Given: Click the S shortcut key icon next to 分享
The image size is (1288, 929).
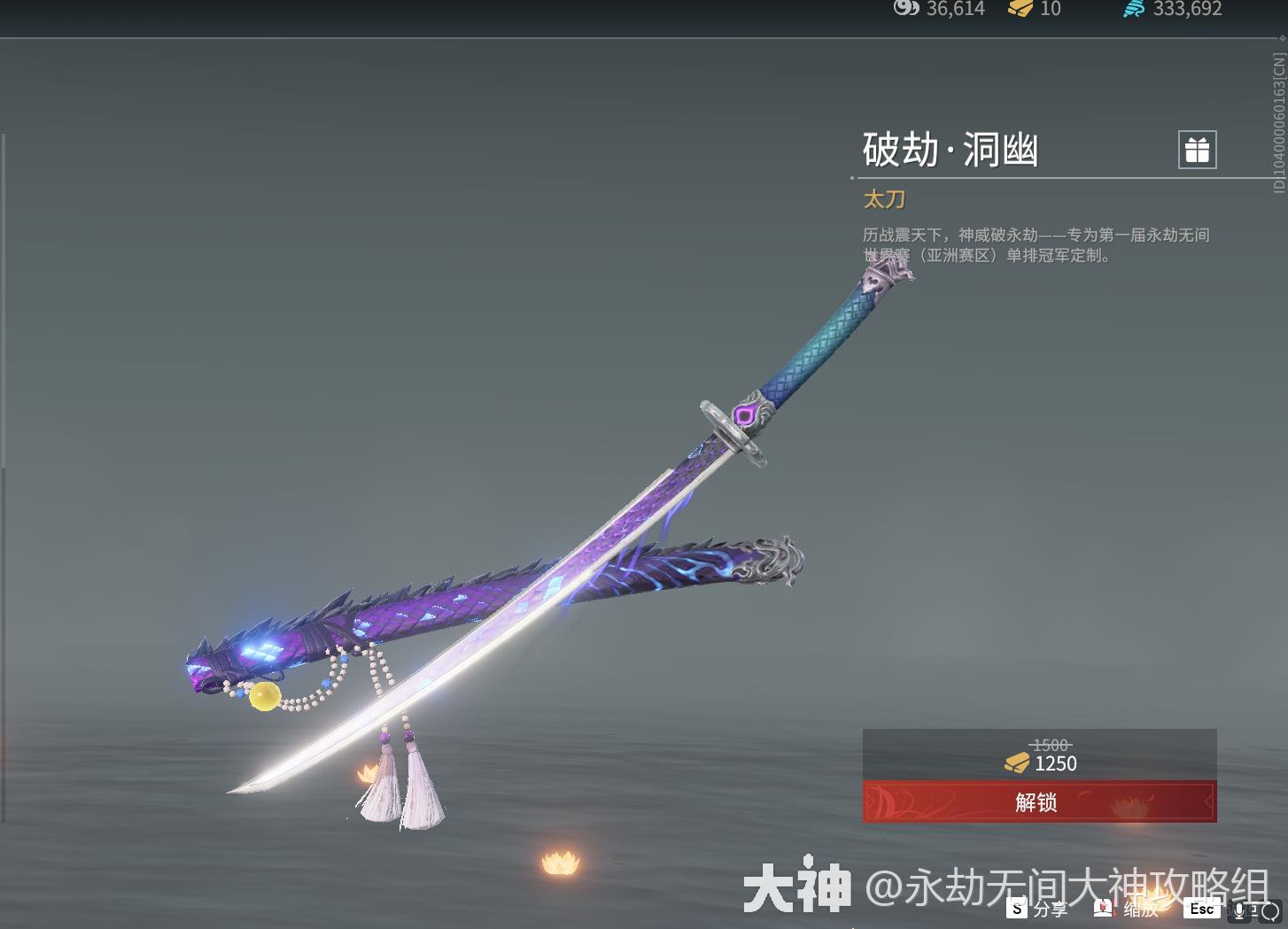Looking at the screenshot, I should [x=1016, y=909].
